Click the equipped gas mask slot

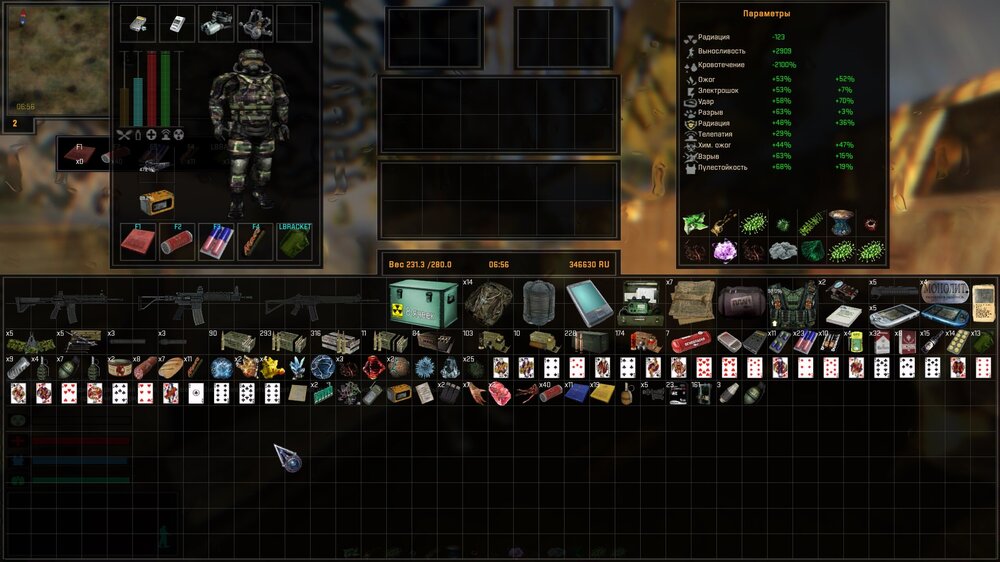click(x=256, y=23)
